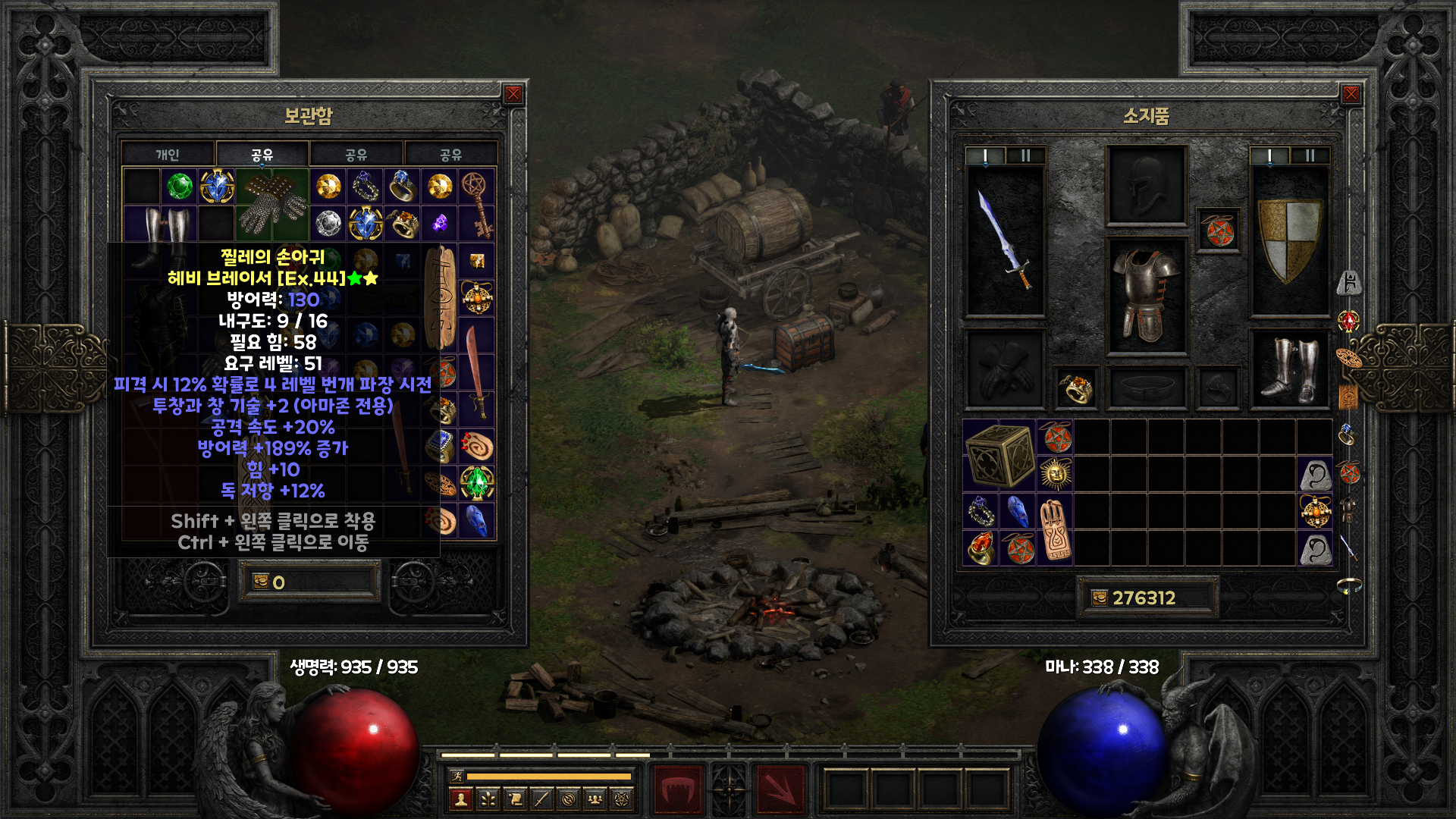Screen dimensions: 1456x819
Task: Select the equipped sword in weapon slot
Action: [x=1005, y=240]
